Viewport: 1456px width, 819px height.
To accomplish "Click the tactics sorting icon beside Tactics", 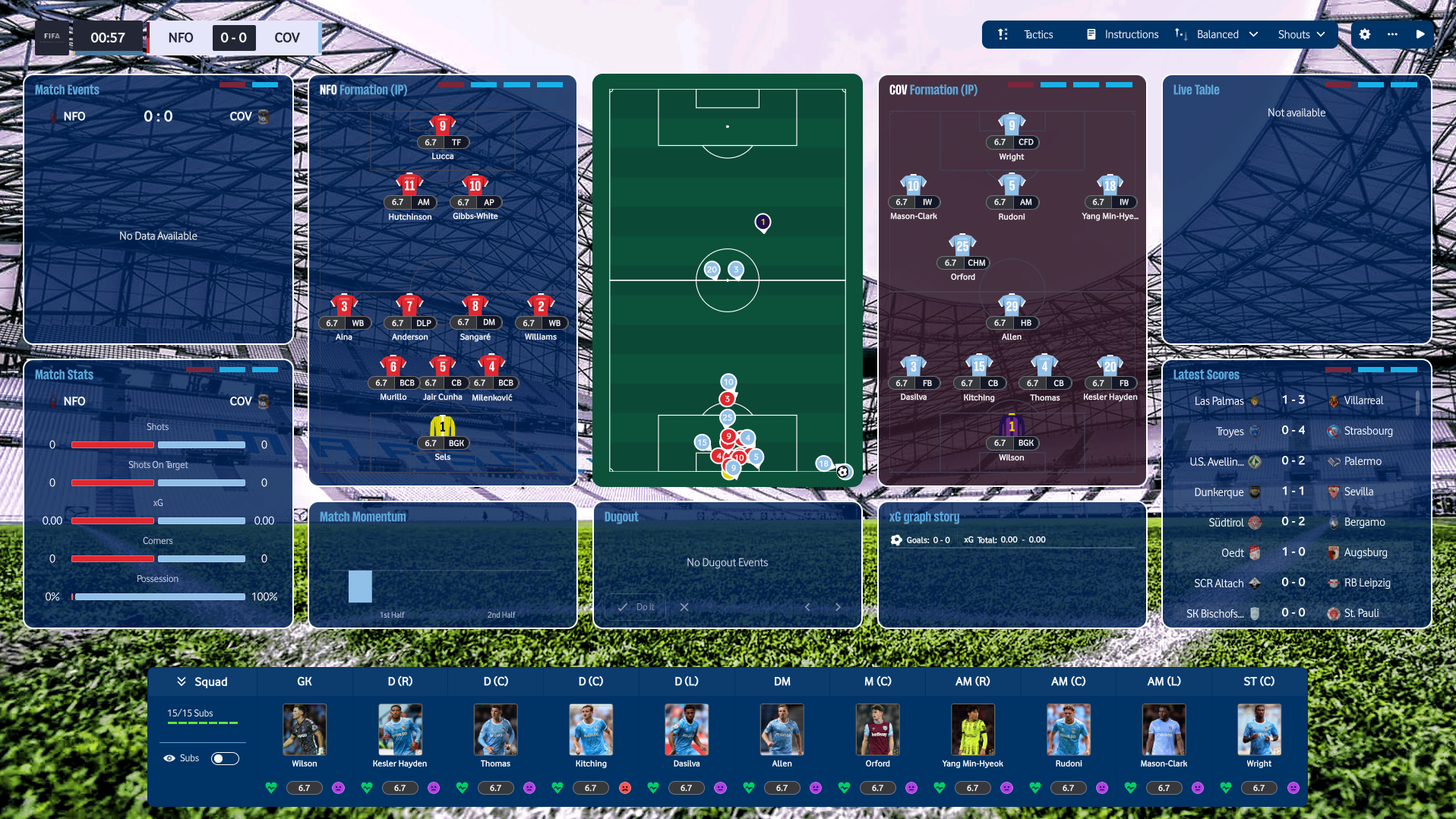I will coord(1003,34).
